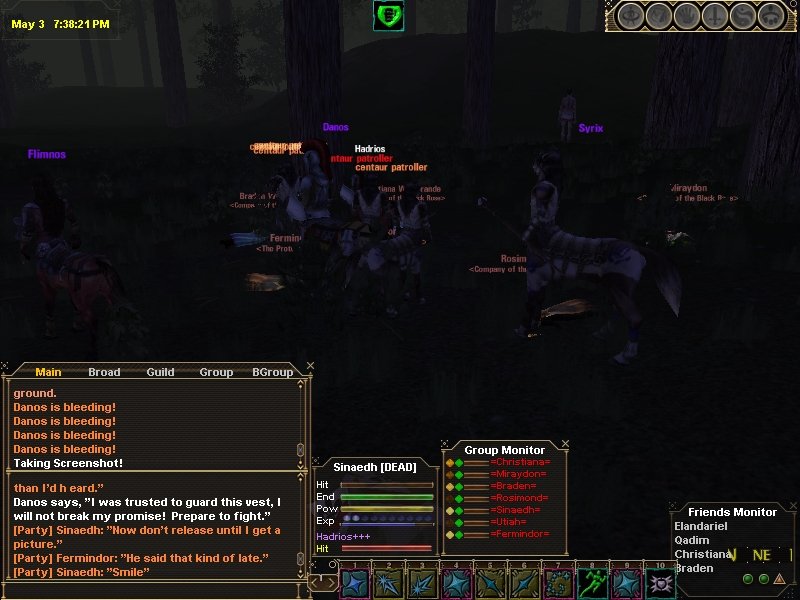800x600 pixels.
Task: Select Christiana in the Group Monitor
Action: tap(520, 463)
